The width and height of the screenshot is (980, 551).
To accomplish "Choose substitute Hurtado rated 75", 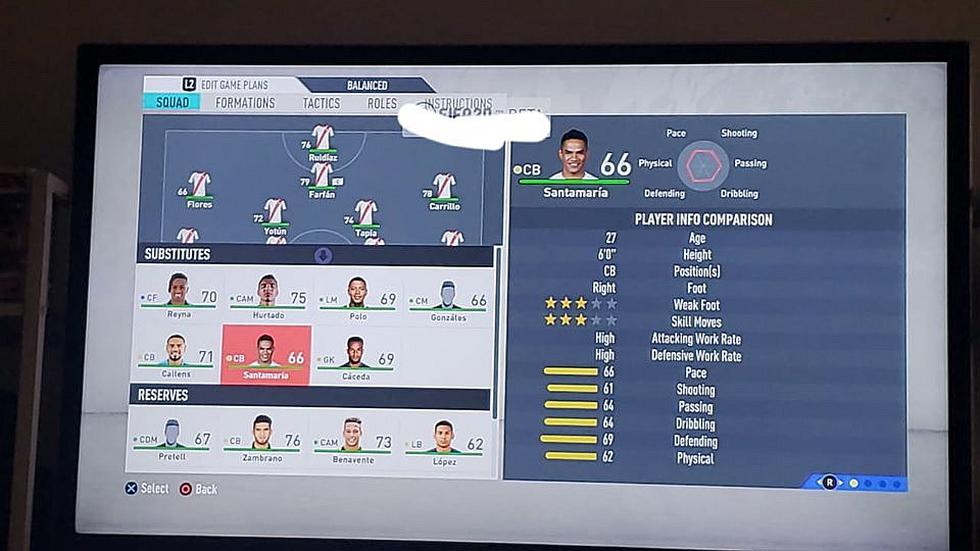I will (267, 297).
